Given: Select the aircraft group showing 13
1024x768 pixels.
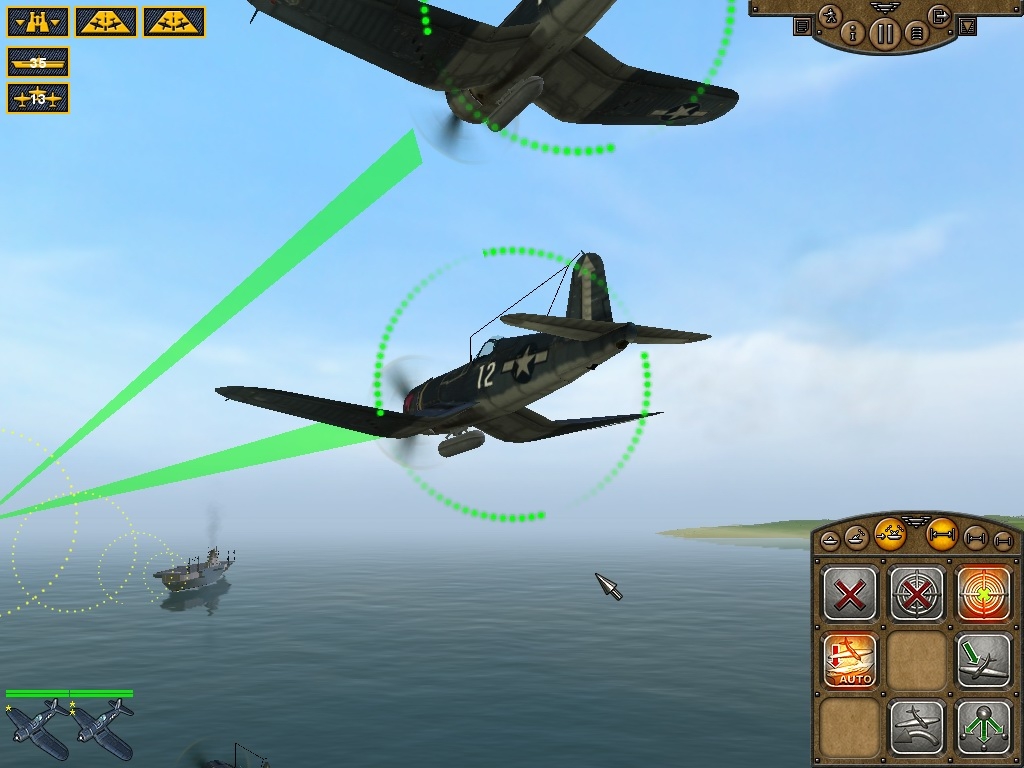Looking at the screenshot, I should 38,98.
